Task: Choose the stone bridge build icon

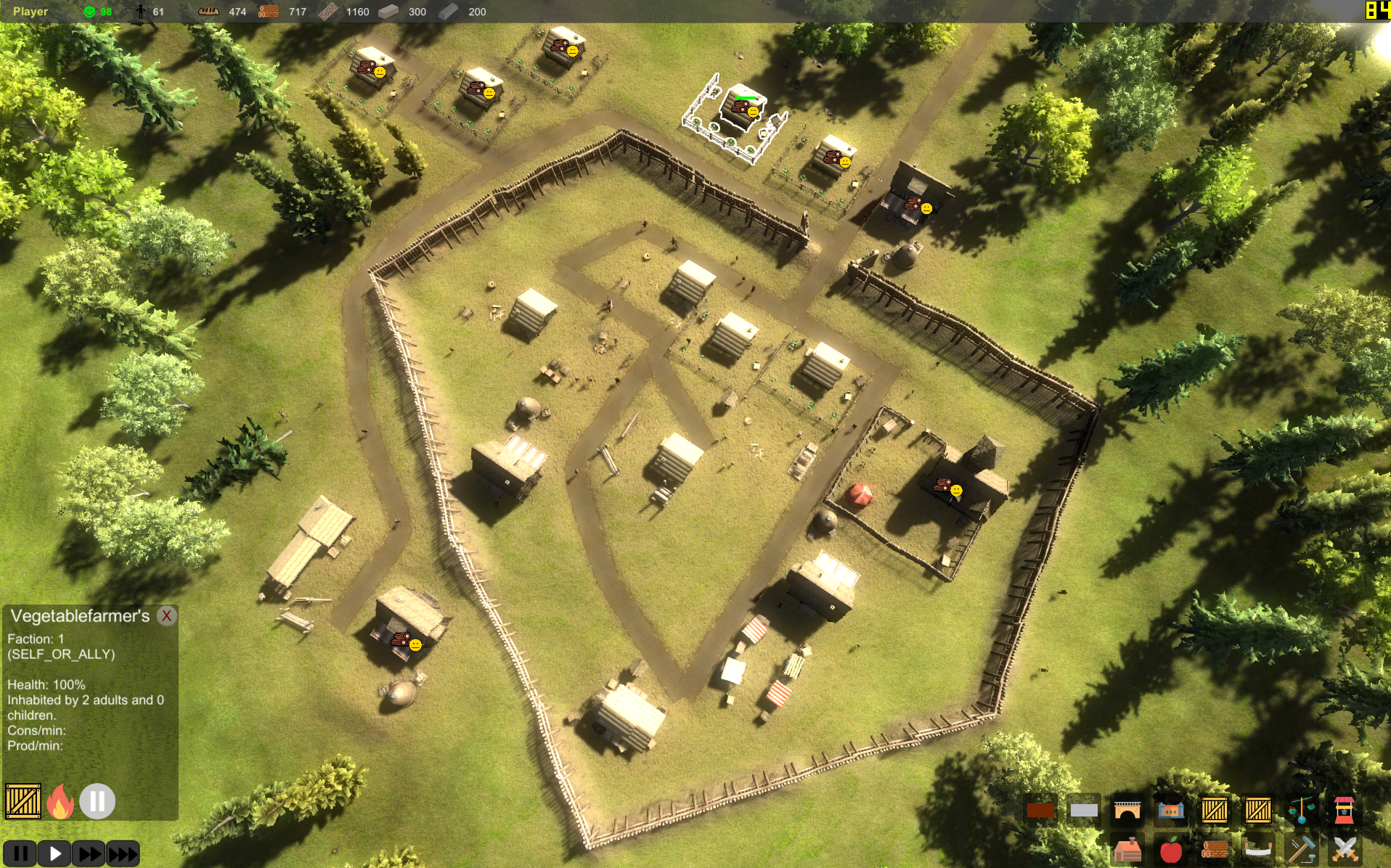Action: click(1127, 810)
